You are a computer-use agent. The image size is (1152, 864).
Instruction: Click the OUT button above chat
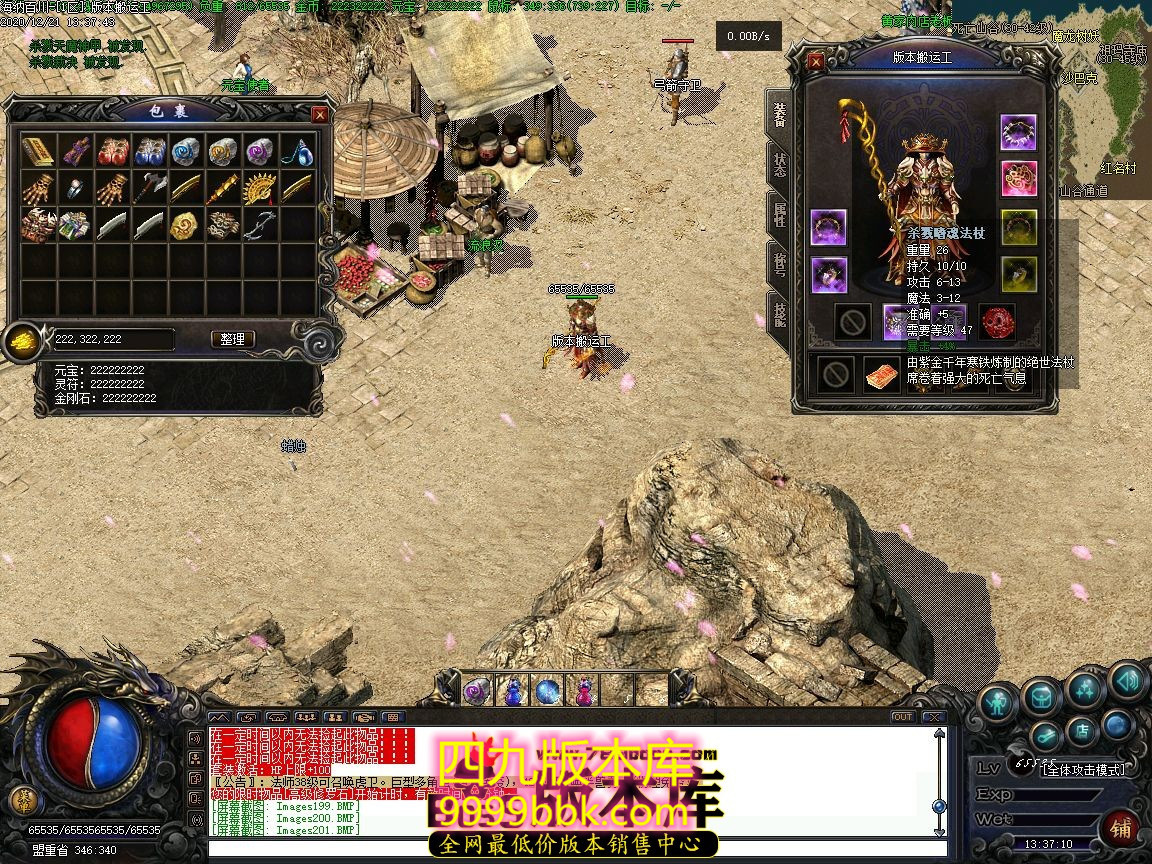[902, 717]
